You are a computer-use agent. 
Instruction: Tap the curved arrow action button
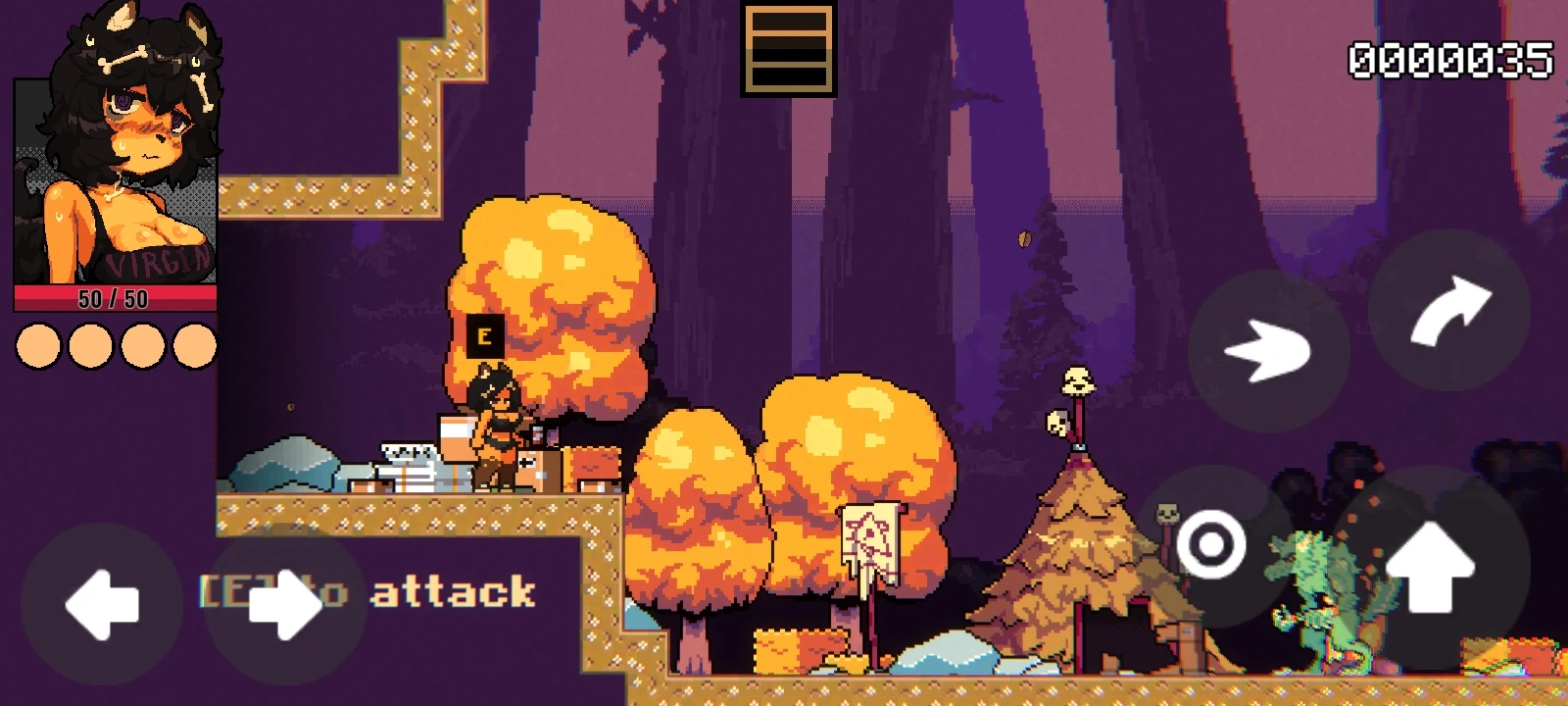point(1449,310)
